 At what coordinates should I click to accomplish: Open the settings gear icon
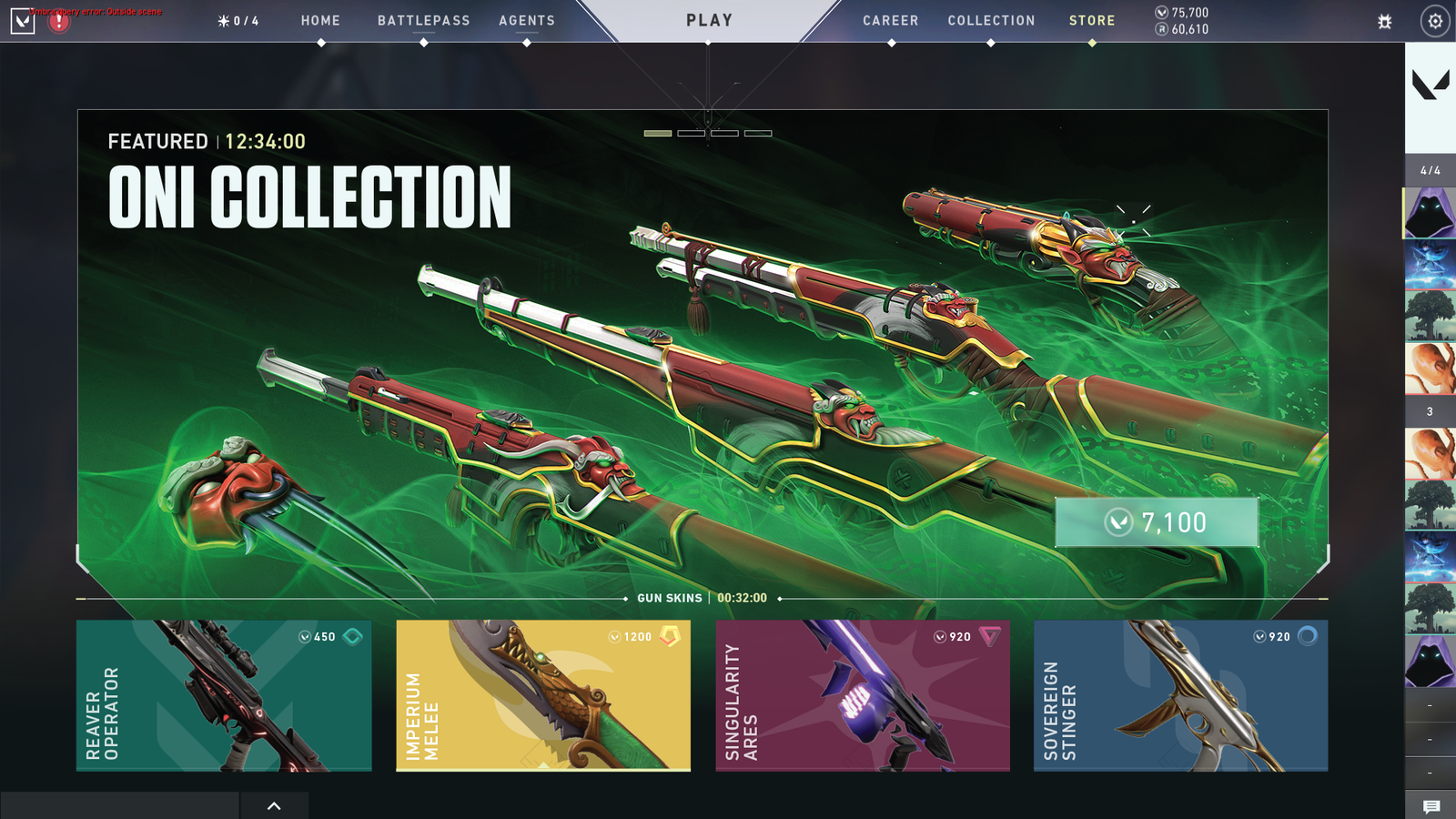tap(1435, 21)
